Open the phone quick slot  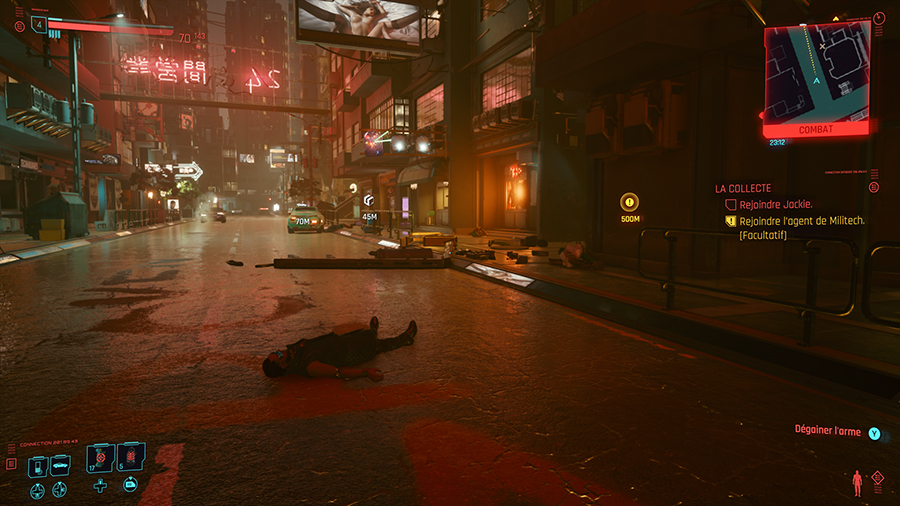[36, 465]
